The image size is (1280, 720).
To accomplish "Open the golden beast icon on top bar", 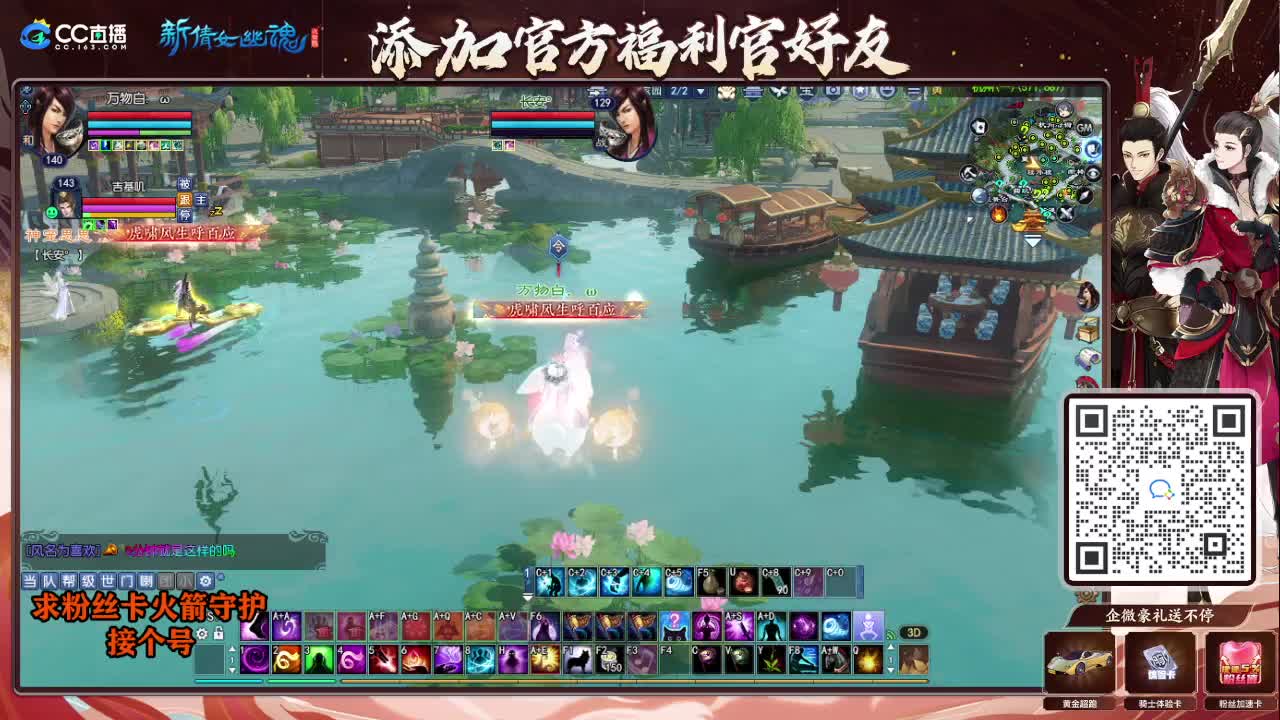I will [x=726, y=91].
